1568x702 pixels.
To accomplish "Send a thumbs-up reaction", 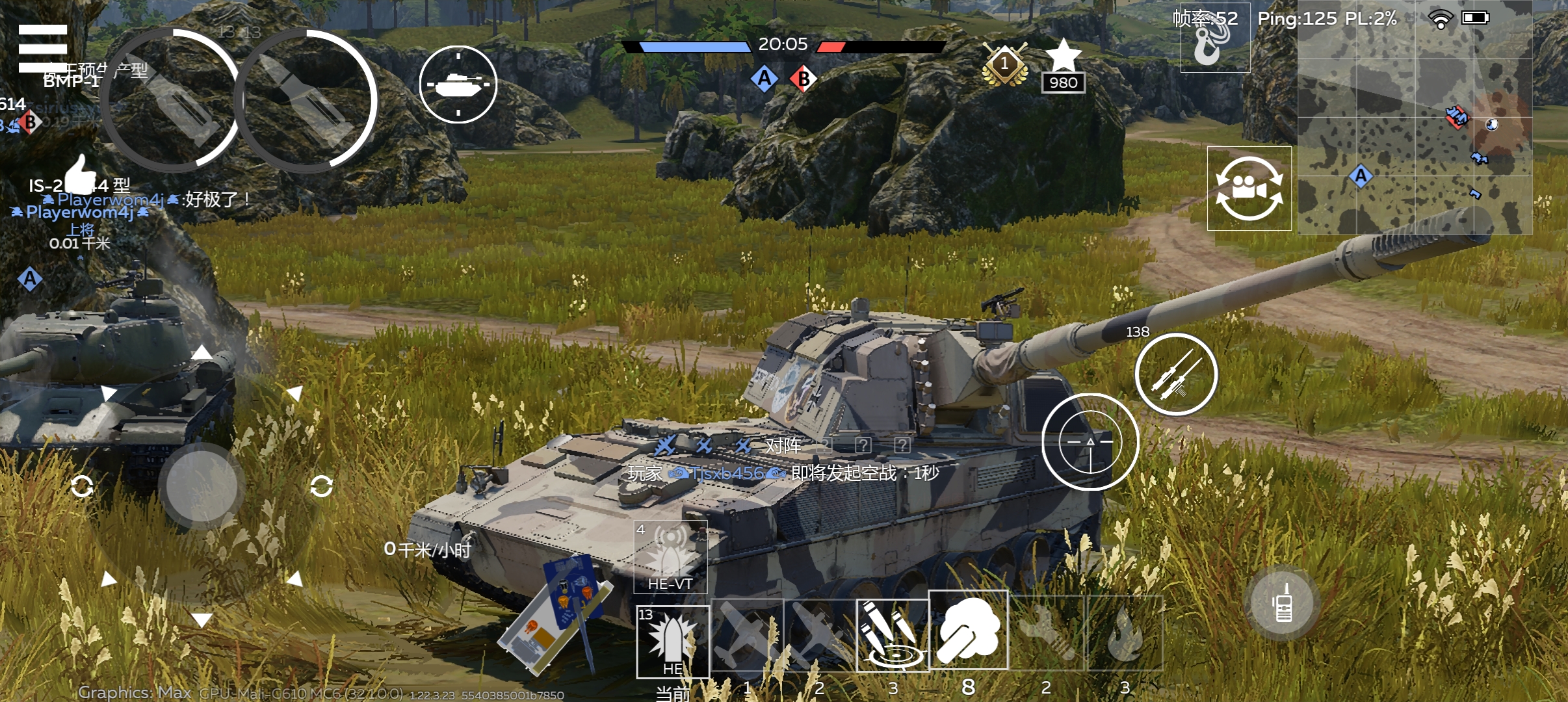I will (81, 174).
